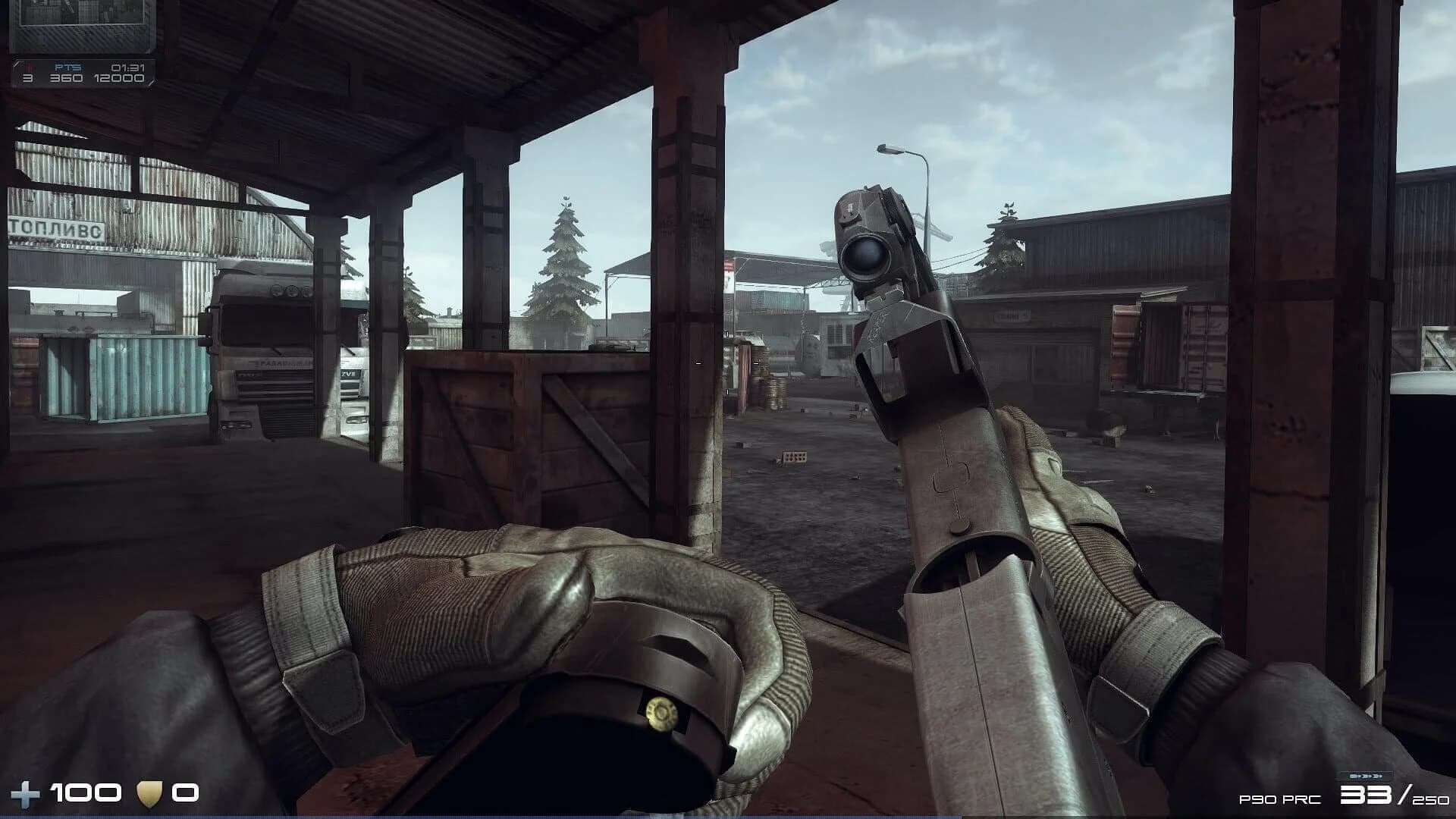Image resolution: width=1456 pixels, height=819 pixels.
Task: Click the red skull kills icon
Action: (x=29, y=68)
